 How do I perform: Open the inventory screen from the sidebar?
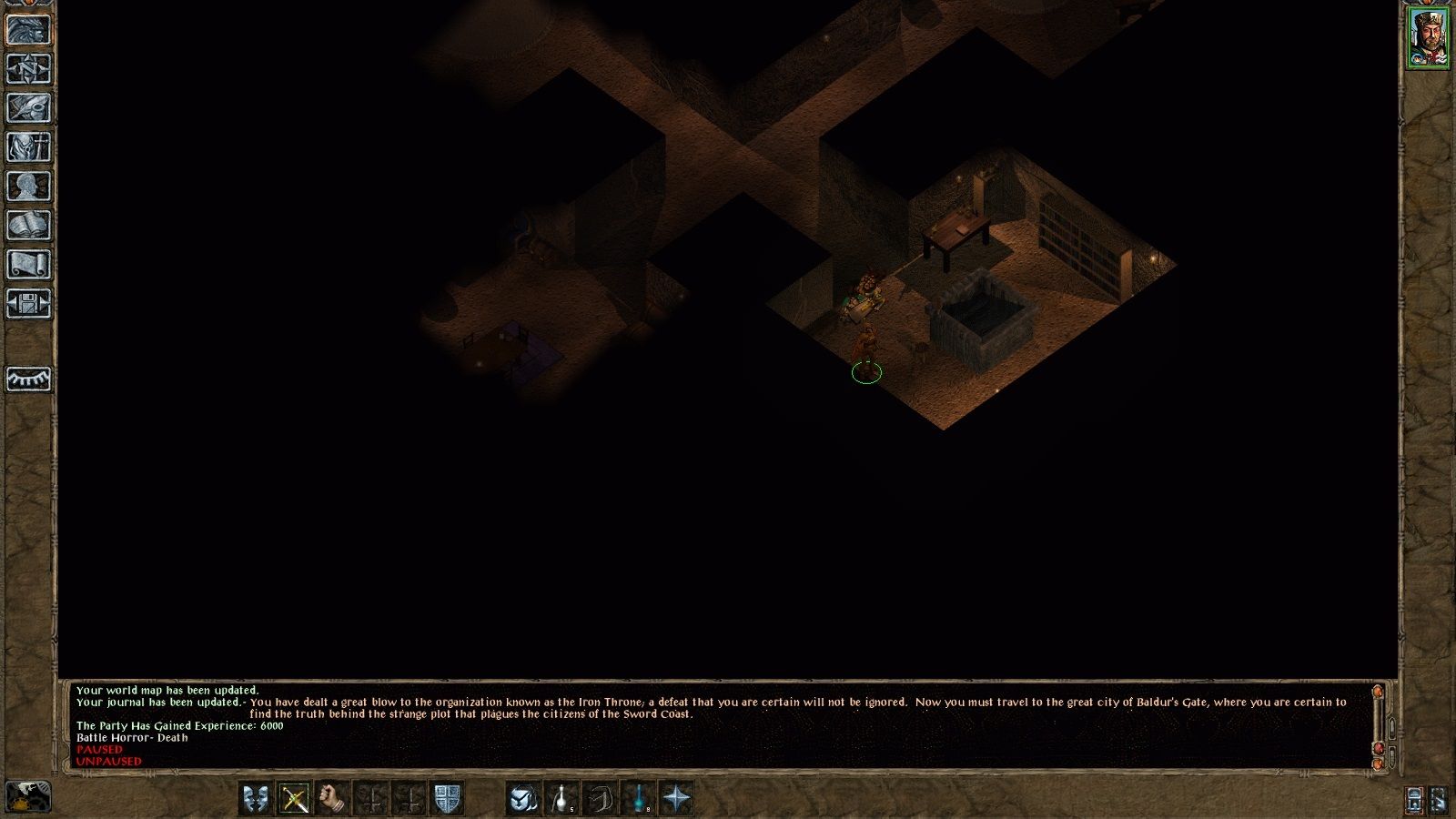28,147
